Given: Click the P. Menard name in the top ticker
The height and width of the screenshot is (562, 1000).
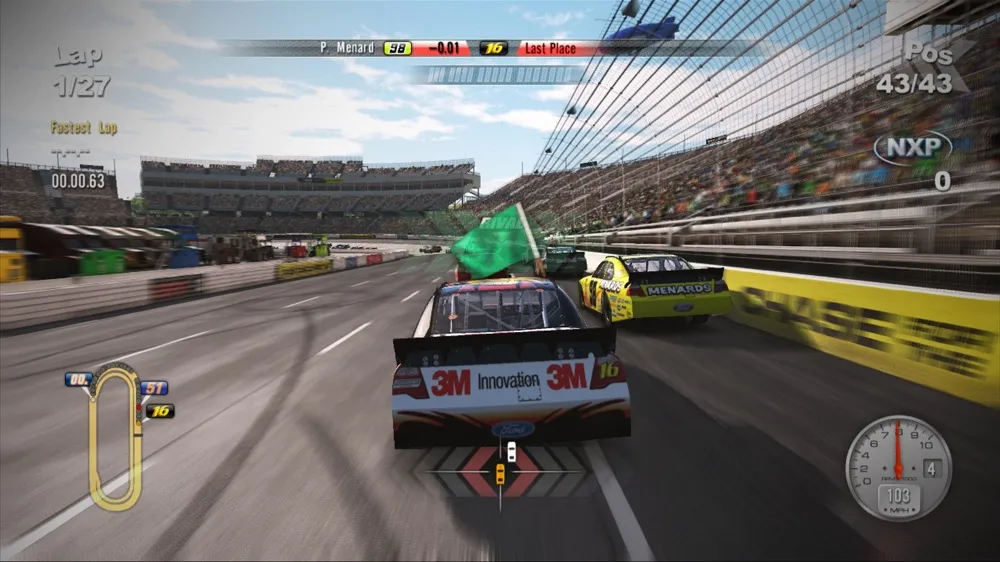Looking at the screenshot, I should (346, 48).
